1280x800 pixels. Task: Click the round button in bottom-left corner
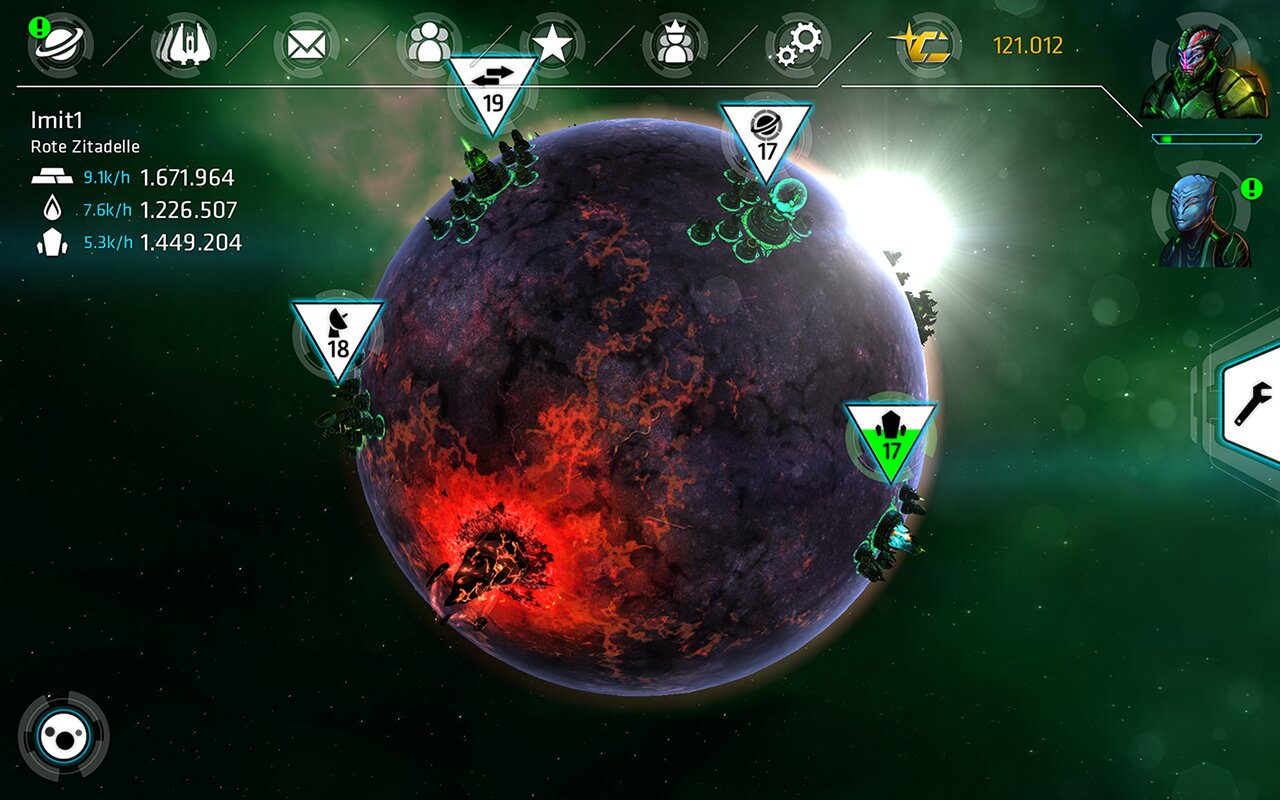click(x=64, y=736)
